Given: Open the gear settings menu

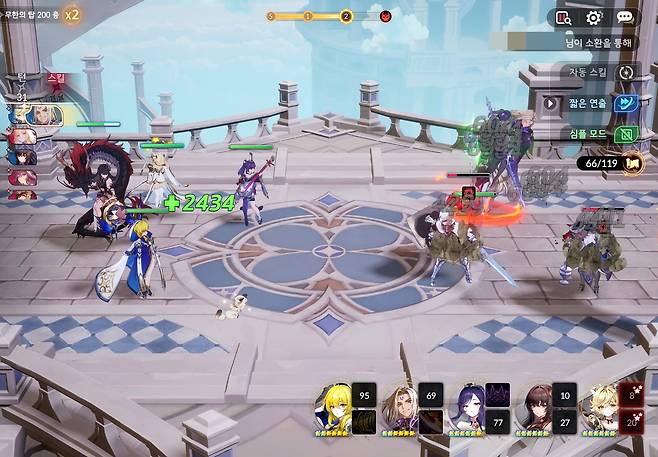Looking at the screenshot, I should [x=593, y=17].
